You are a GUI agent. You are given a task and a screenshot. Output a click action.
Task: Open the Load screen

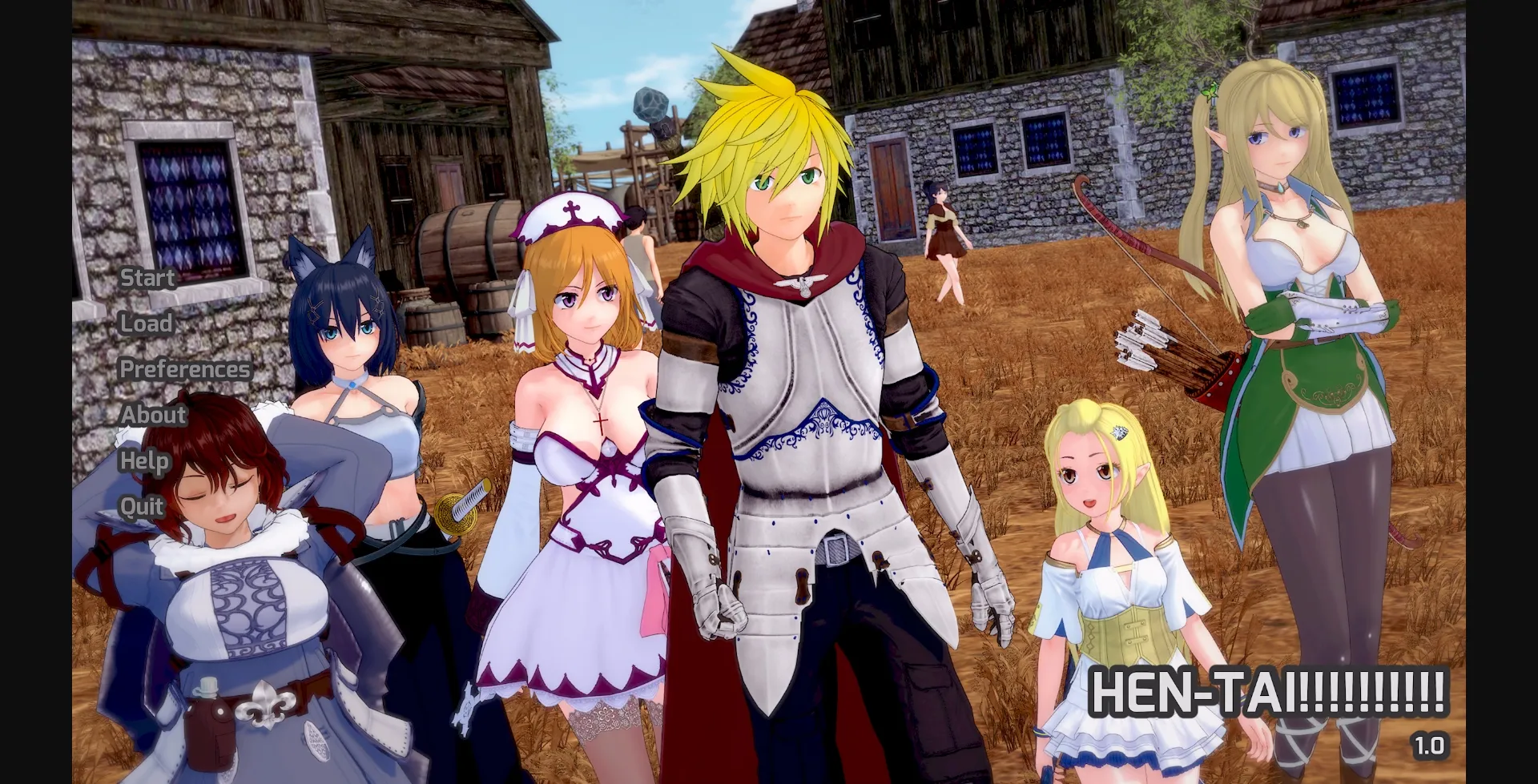point(145,324)
